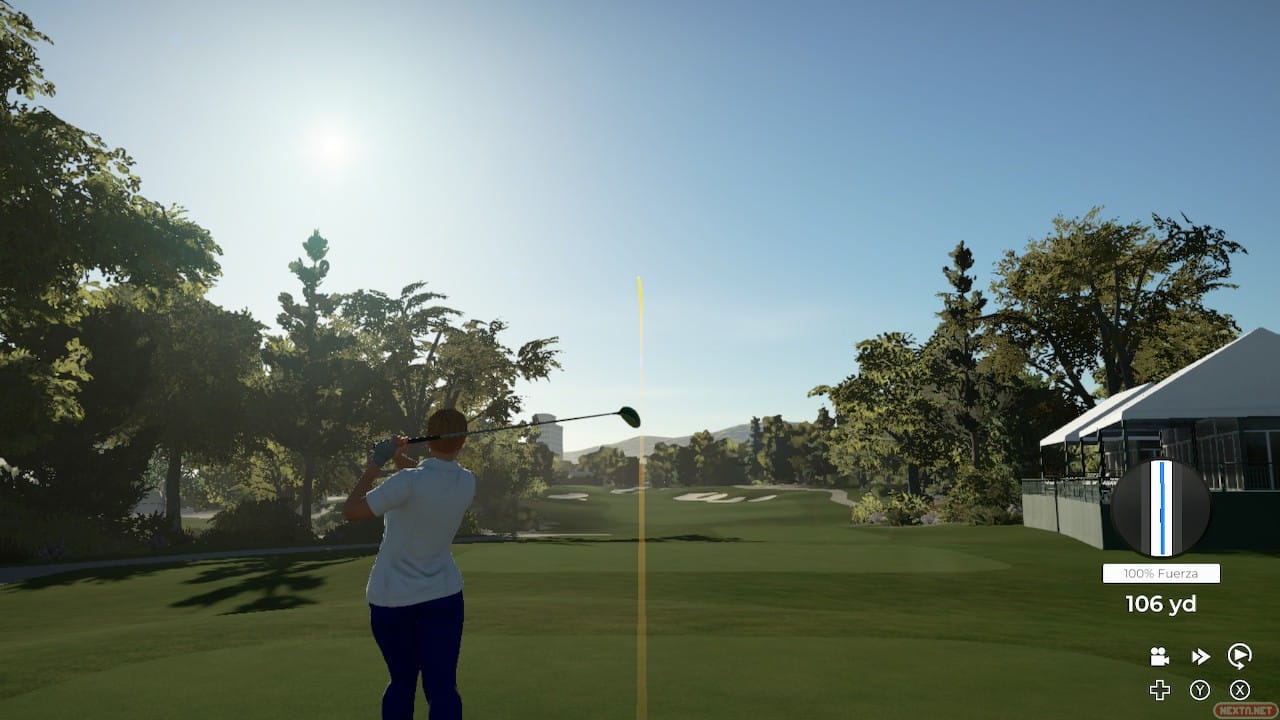Viewport: 1280px width, 720px height.
Task: Click the 100% Fuerza power label
Action: (x=1160, y=573)
